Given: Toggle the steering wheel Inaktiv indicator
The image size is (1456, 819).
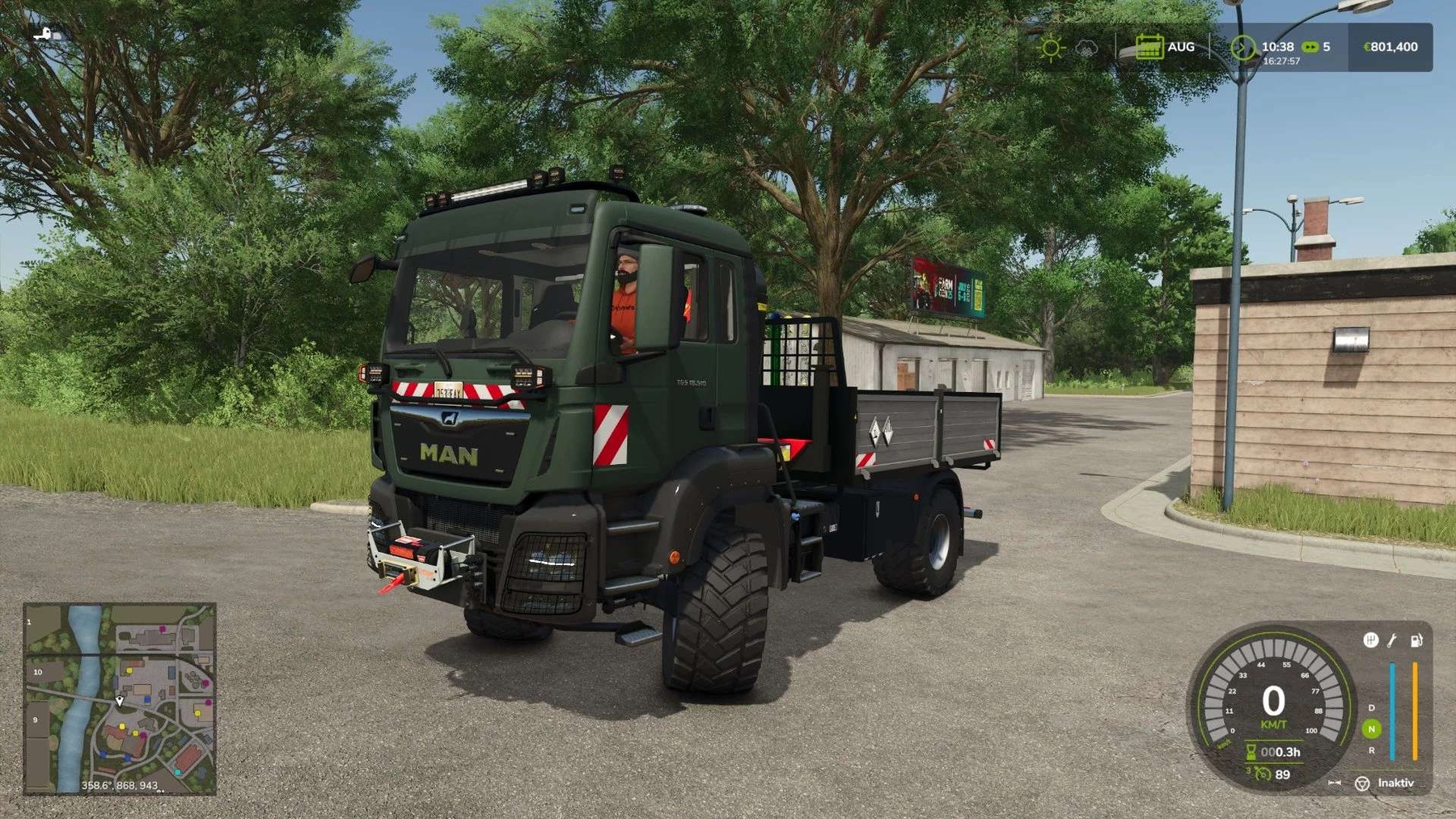Looking at the screenshot, I should click(x=1362, y=783).
